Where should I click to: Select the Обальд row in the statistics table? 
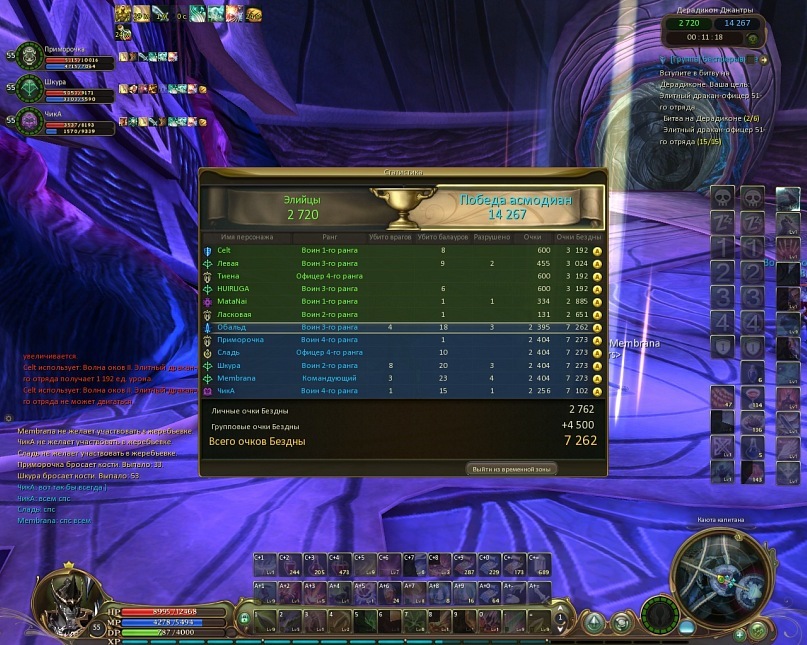[x=400, y=327]
